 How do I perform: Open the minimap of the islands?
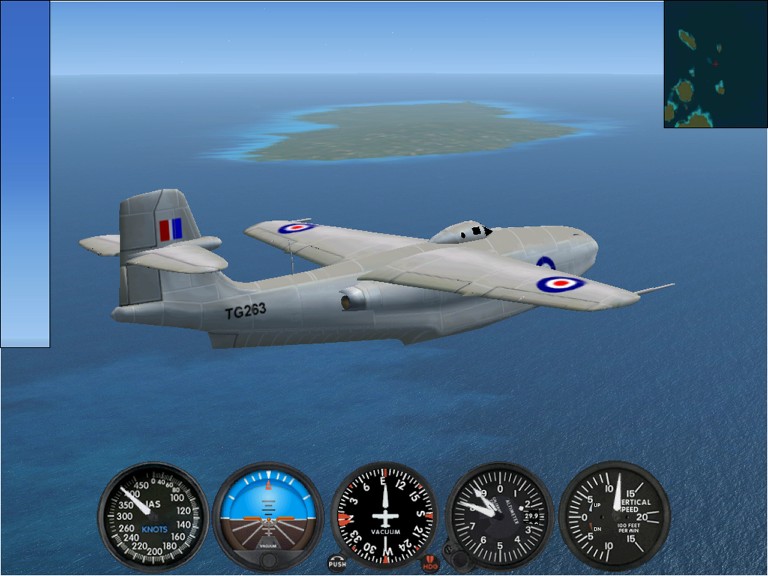(x=715, y=64)
